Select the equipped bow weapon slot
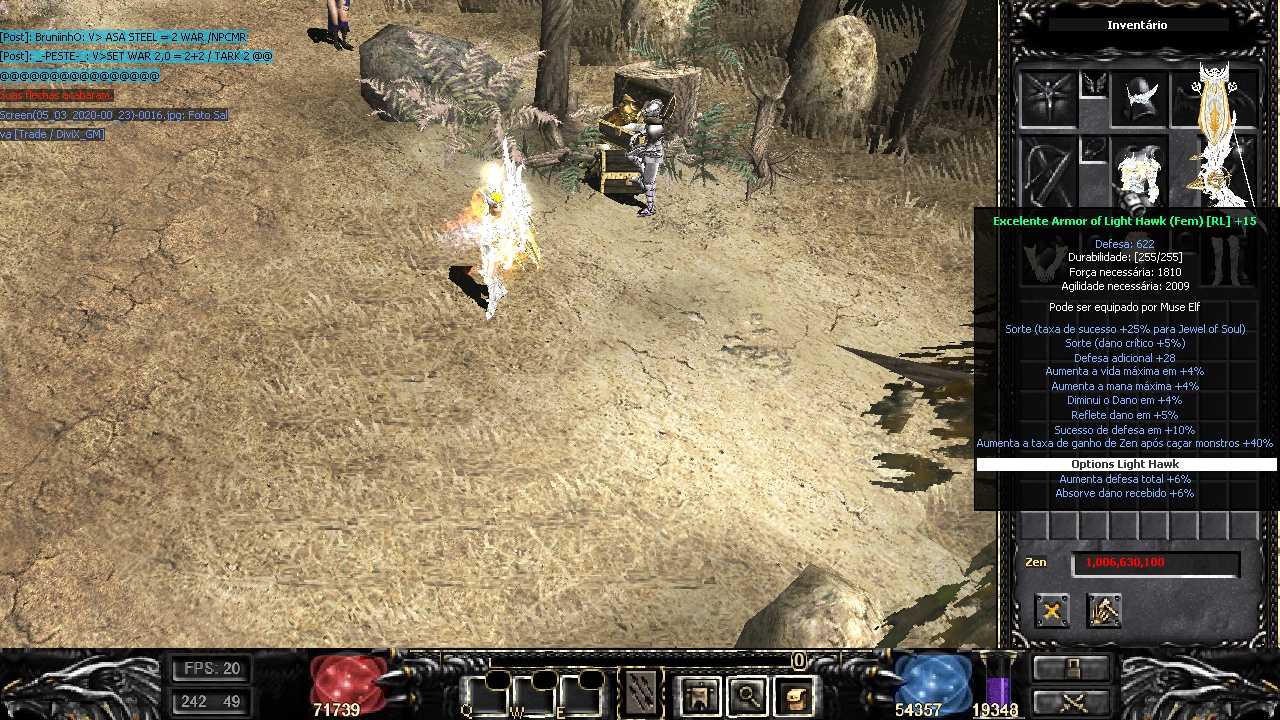Viewport: 1280px width, 720px height. point(1047,172)
